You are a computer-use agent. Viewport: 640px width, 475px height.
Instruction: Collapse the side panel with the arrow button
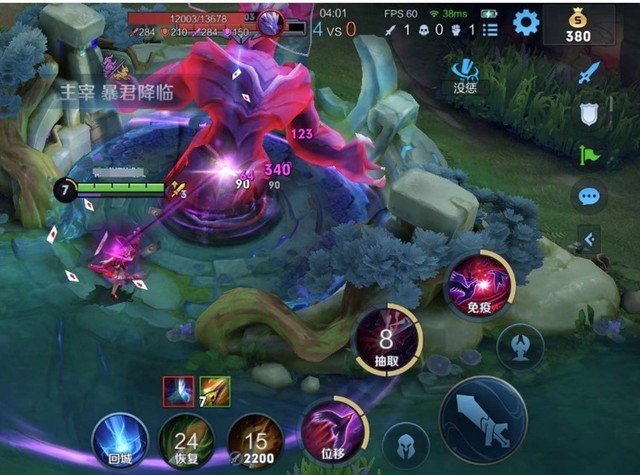pyautogui.click(x=589, y=238)
